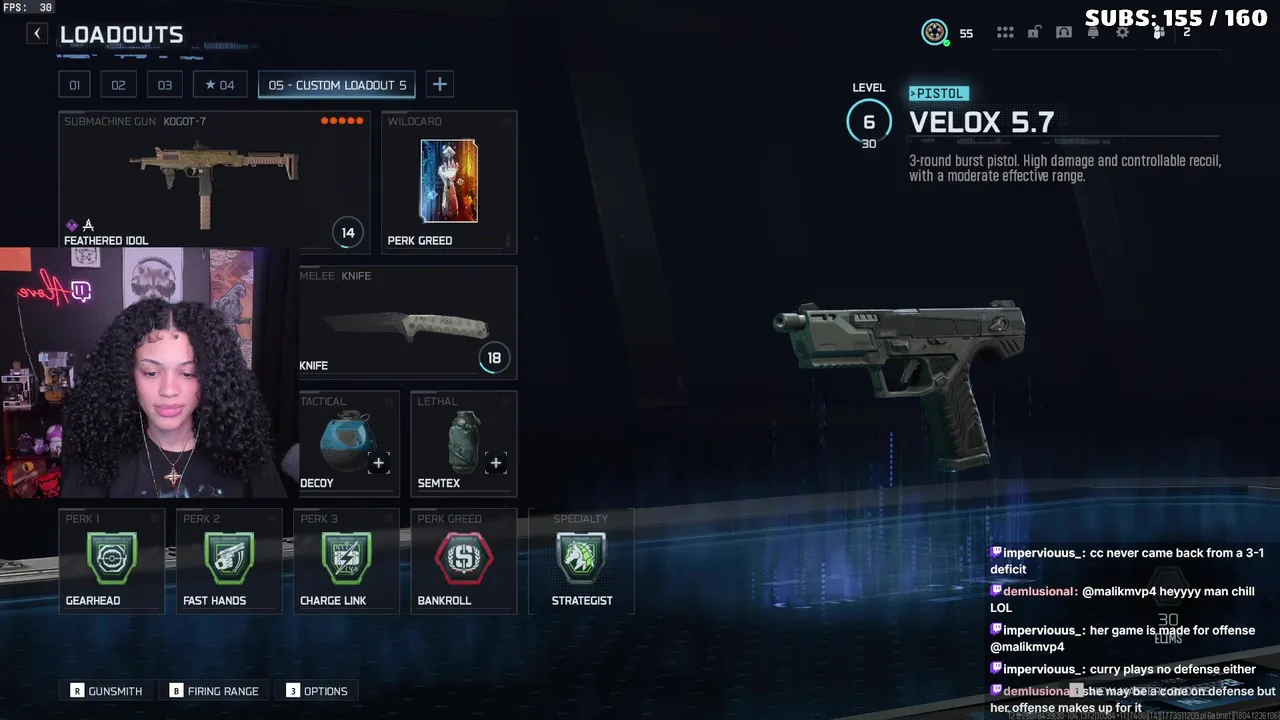The width and height of the screenshot is (1280, 720).
Task: Go back from the Loadouts screen
Action: point(37,34)
